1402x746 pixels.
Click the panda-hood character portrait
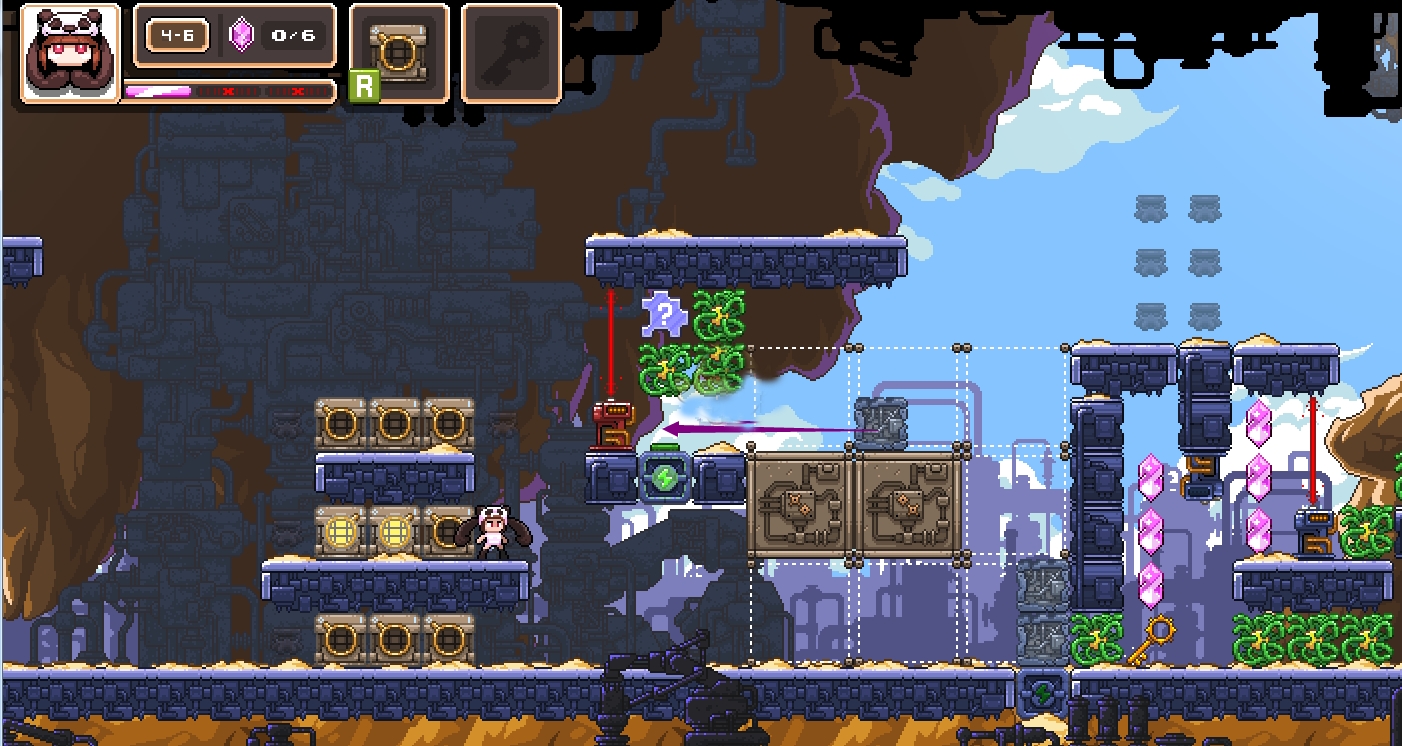tap(69, 54)
